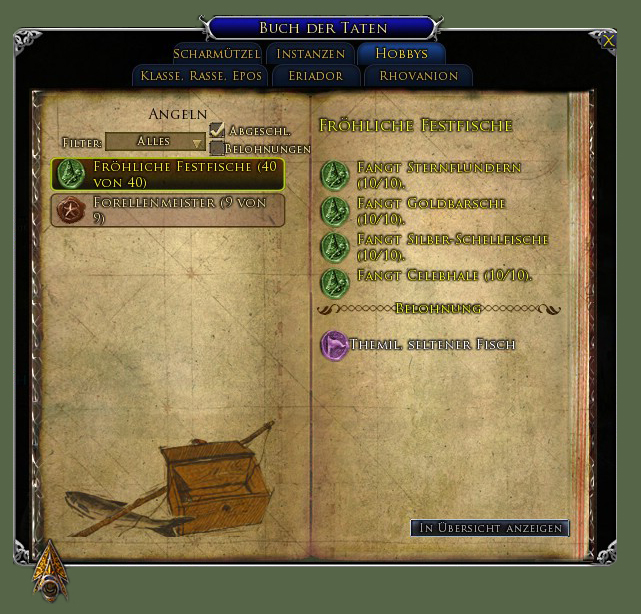The image size is (641, 614).
Task: Switch to the Scharmützel tab
Action: [217, 54]
